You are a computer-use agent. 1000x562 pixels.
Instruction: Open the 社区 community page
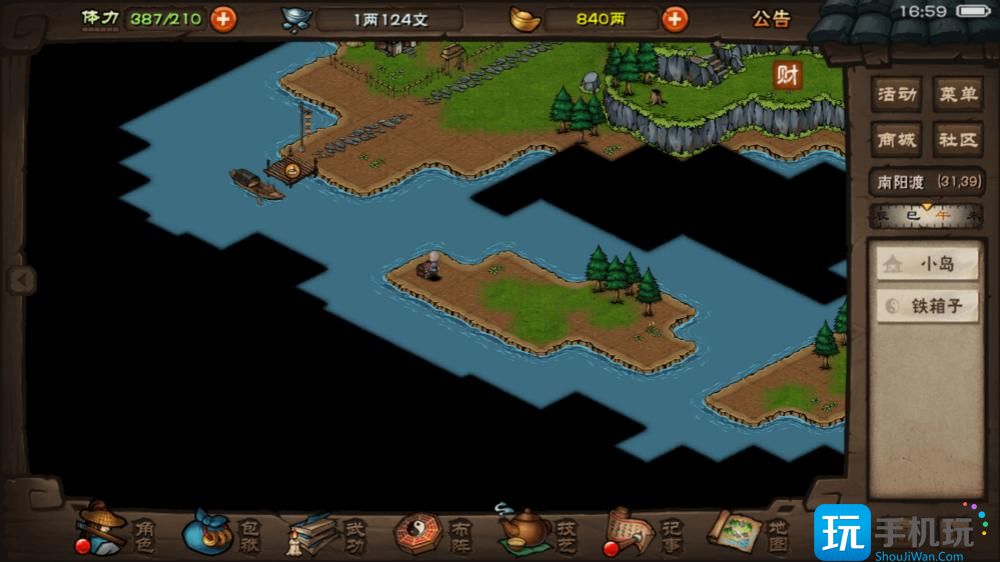tap(957, 139)
